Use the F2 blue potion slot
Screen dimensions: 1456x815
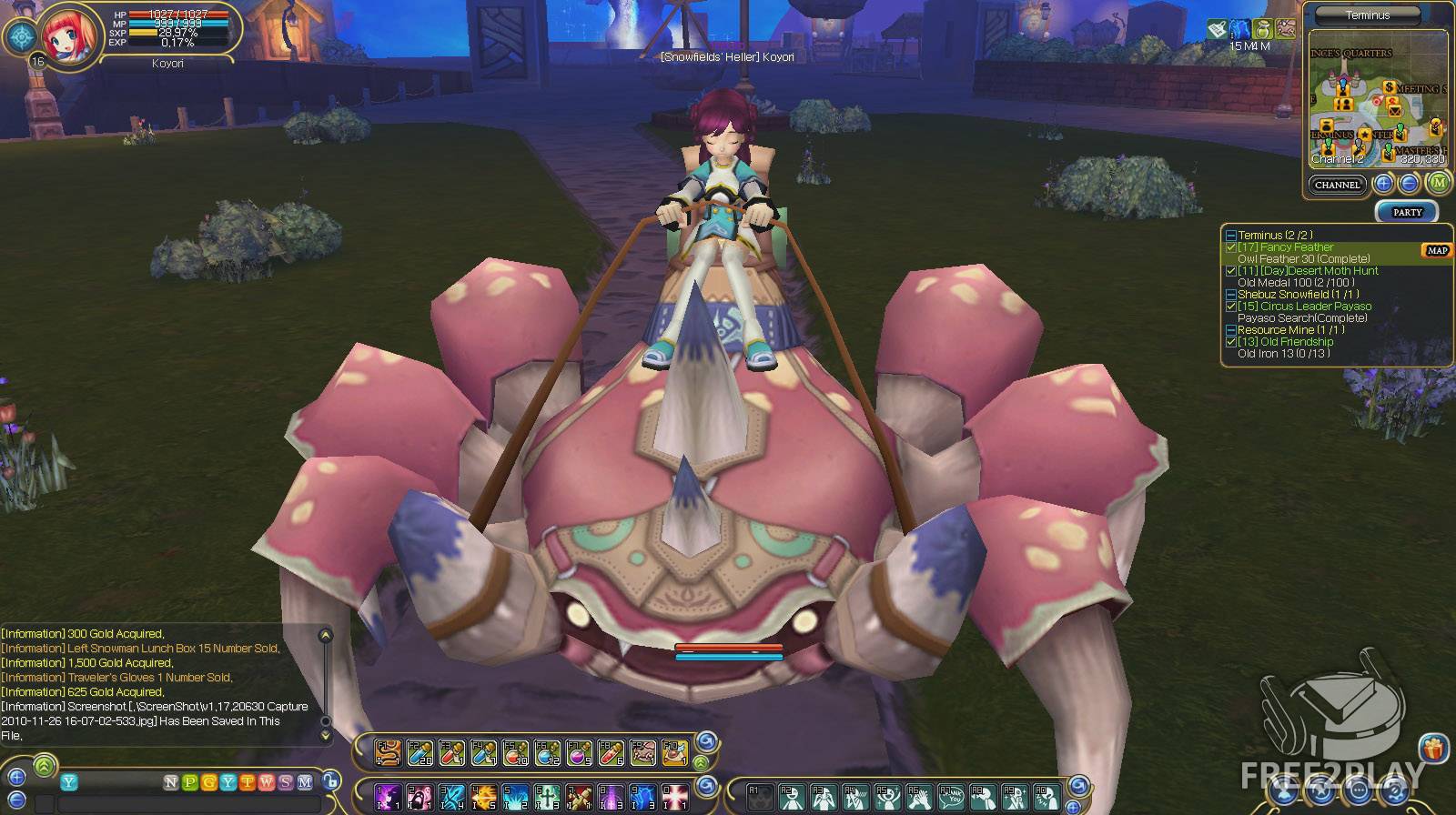(x=420, y=752)
